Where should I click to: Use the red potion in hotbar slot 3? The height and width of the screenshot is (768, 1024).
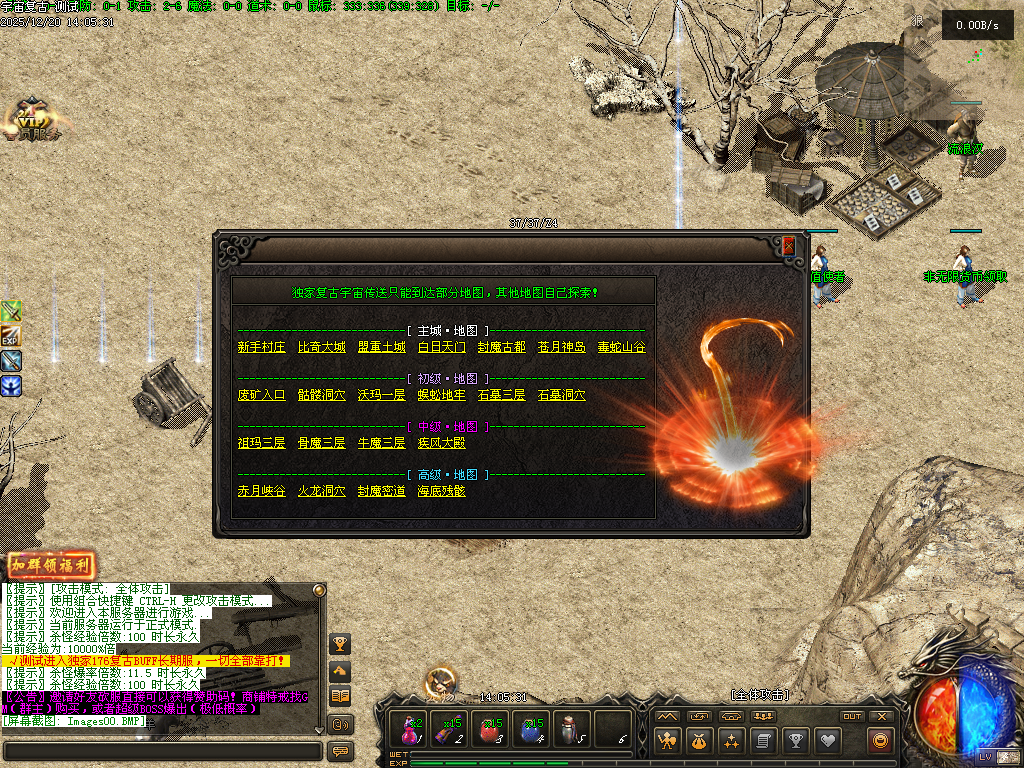tap(489, 731)
